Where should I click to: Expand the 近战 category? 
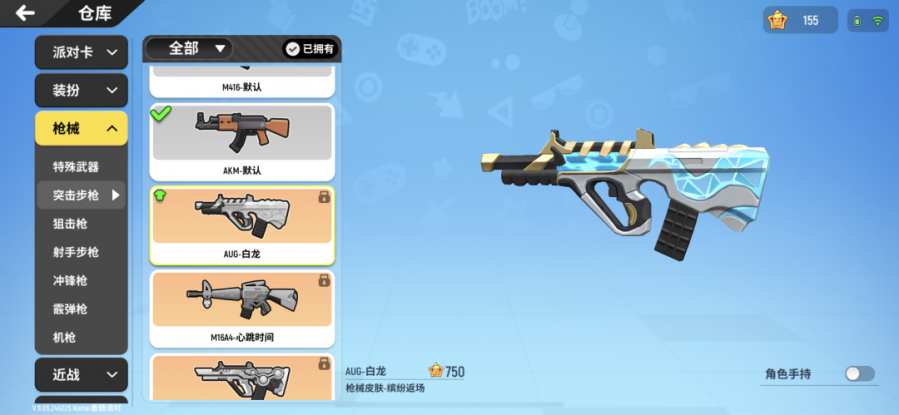point(81,374)
